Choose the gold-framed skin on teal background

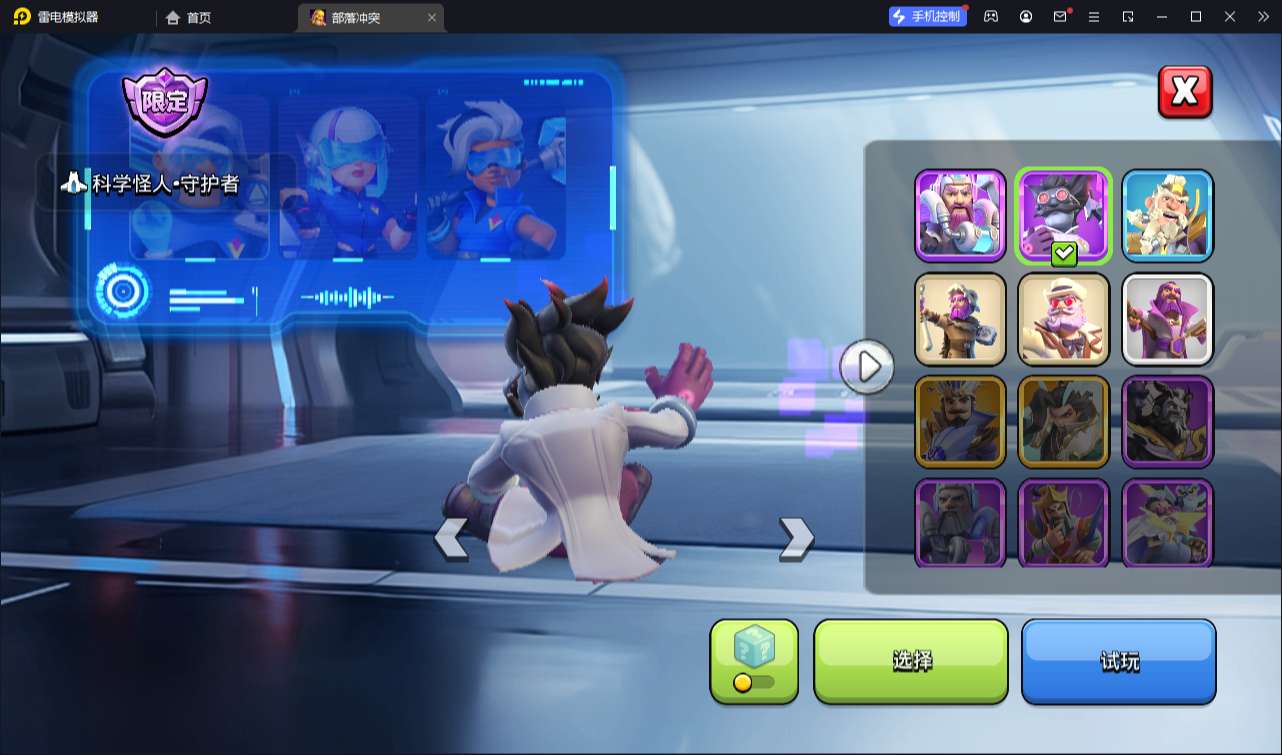(x=1063, y=421)
